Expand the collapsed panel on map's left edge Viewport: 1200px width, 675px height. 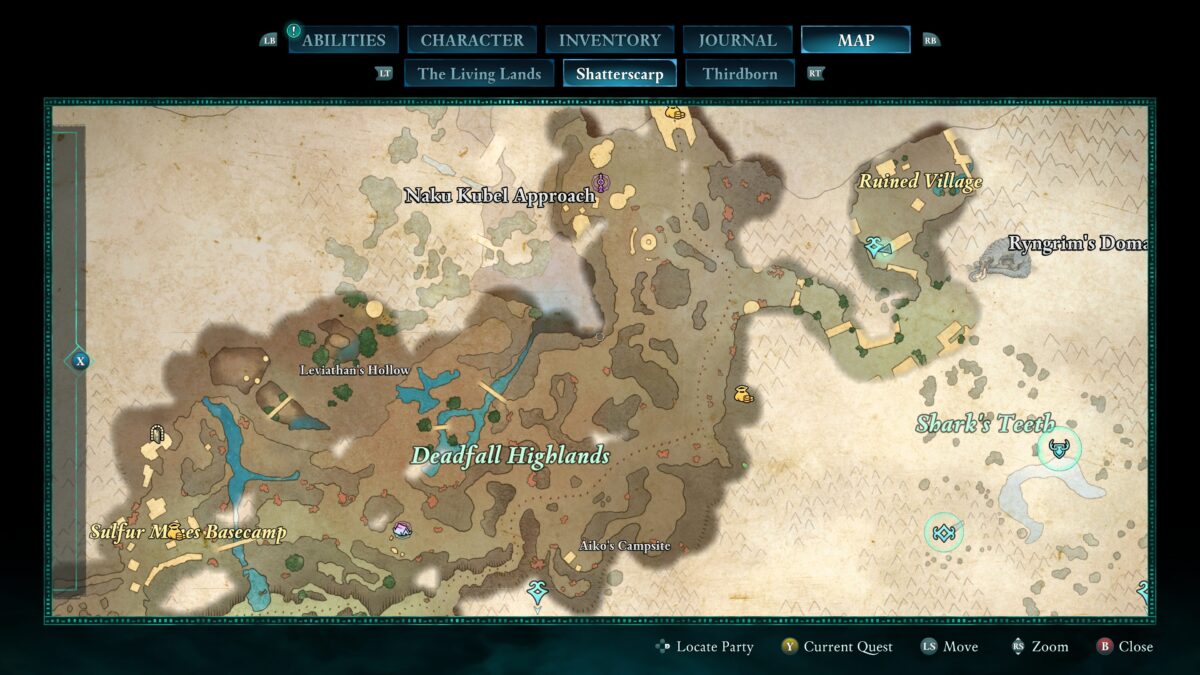pyautogui.click(x=80, y=361)
